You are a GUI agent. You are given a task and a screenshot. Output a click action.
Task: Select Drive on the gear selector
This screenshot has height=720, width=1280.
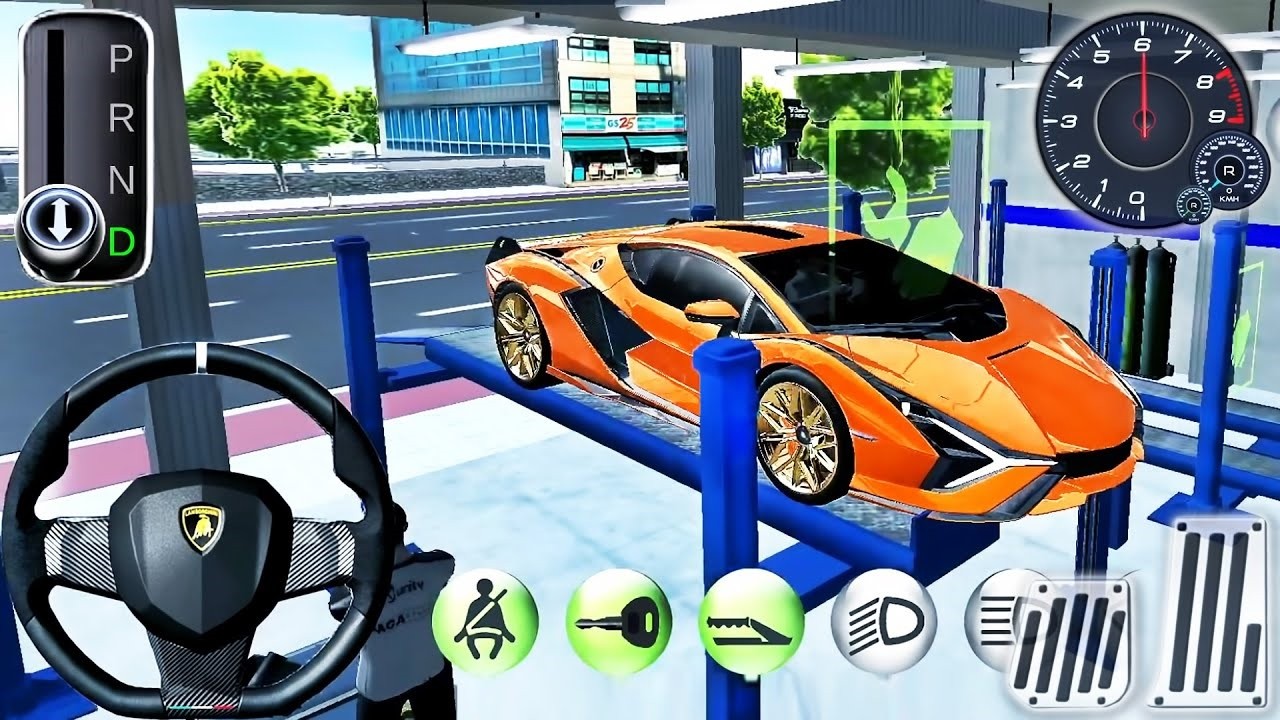point(120,238)
